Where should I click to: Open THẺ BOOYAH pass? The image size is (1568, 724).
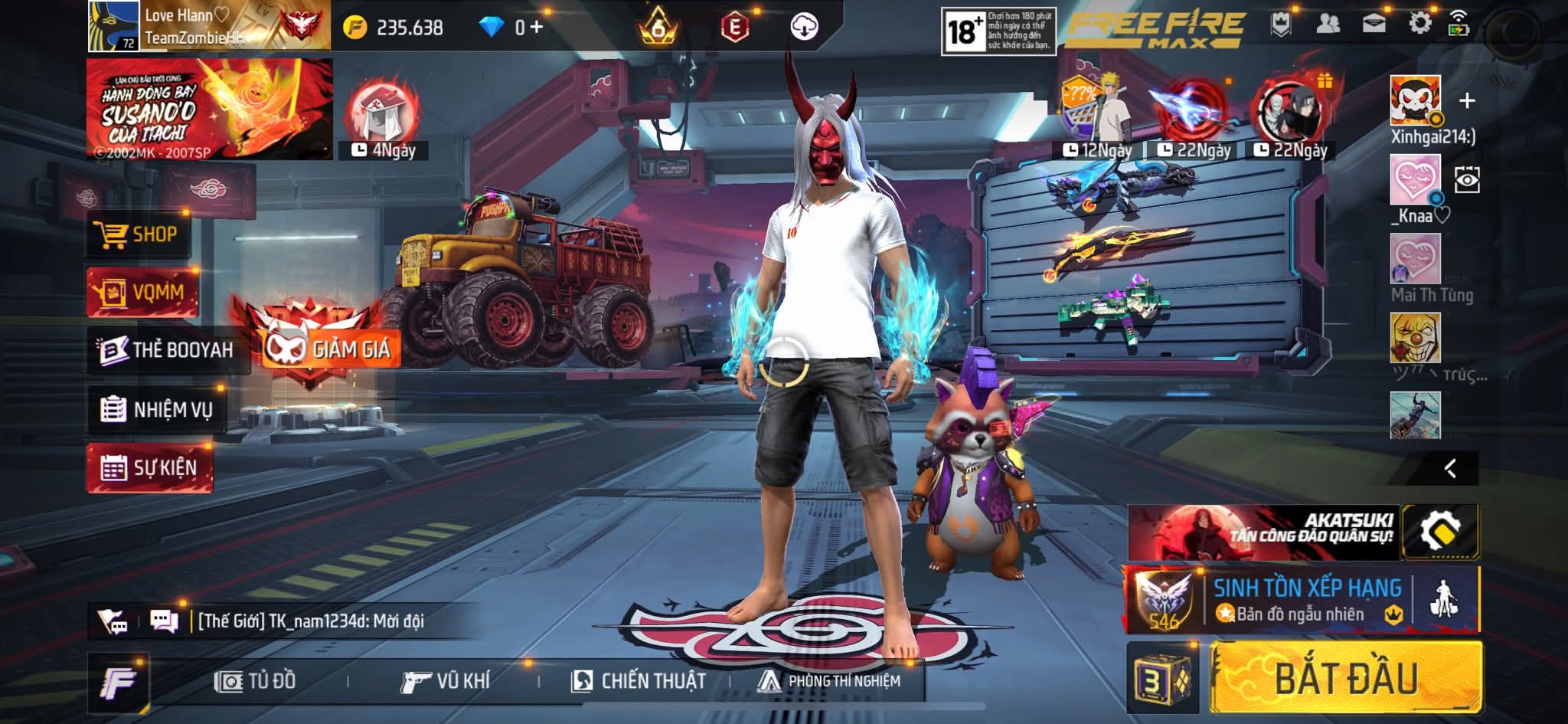tap(168, 350)
